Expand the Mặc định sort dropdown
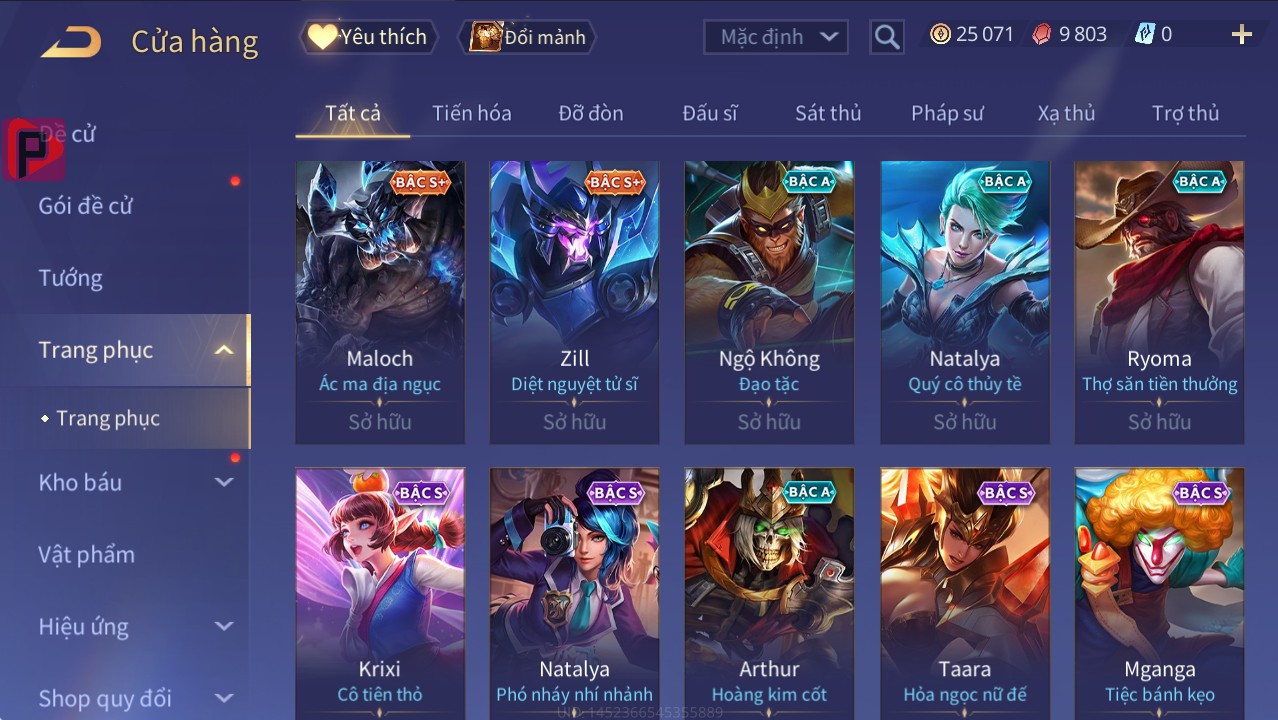Screen dimensions: 1278x720 [776, 37]
